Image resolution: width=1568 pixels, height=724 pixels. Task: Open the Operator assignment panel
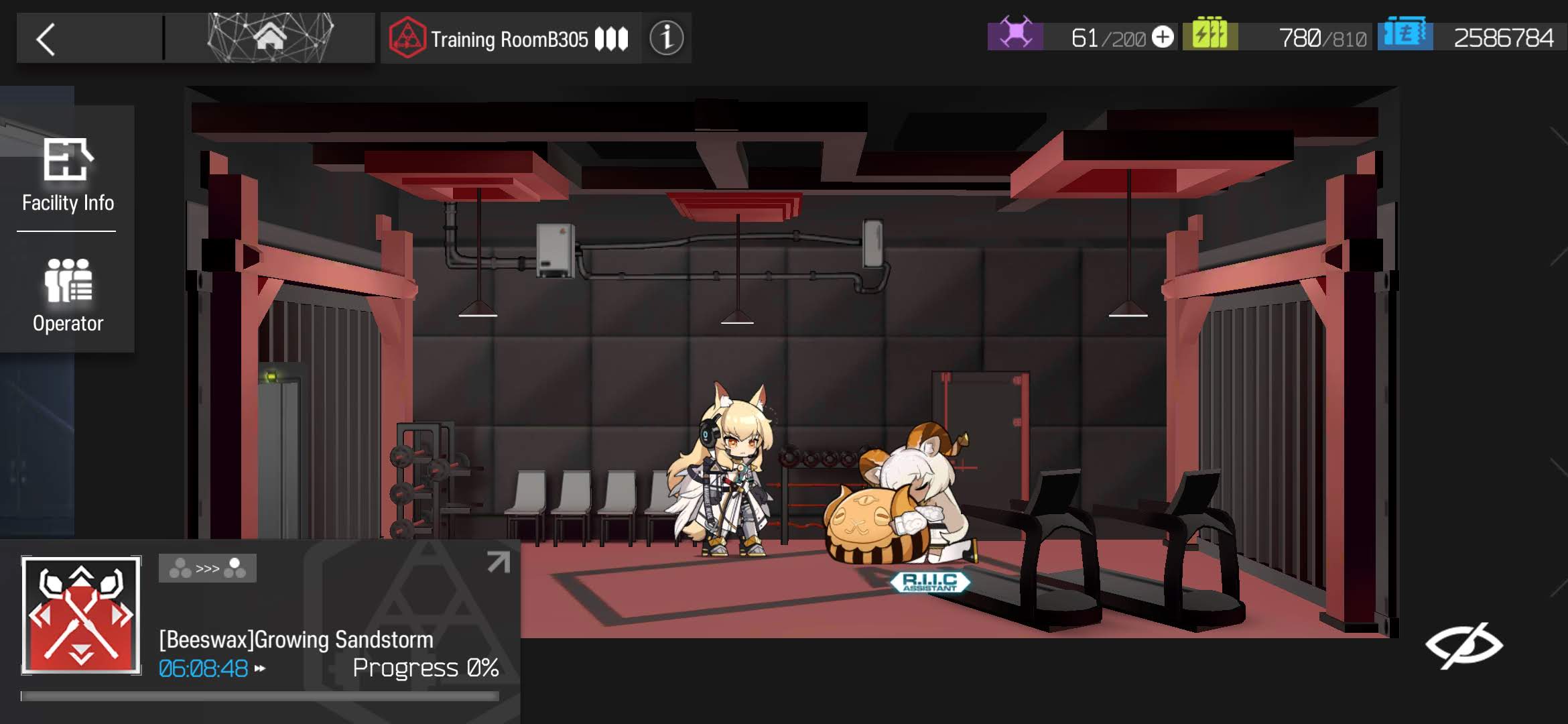pyautogui.click(x=67, y=295)
